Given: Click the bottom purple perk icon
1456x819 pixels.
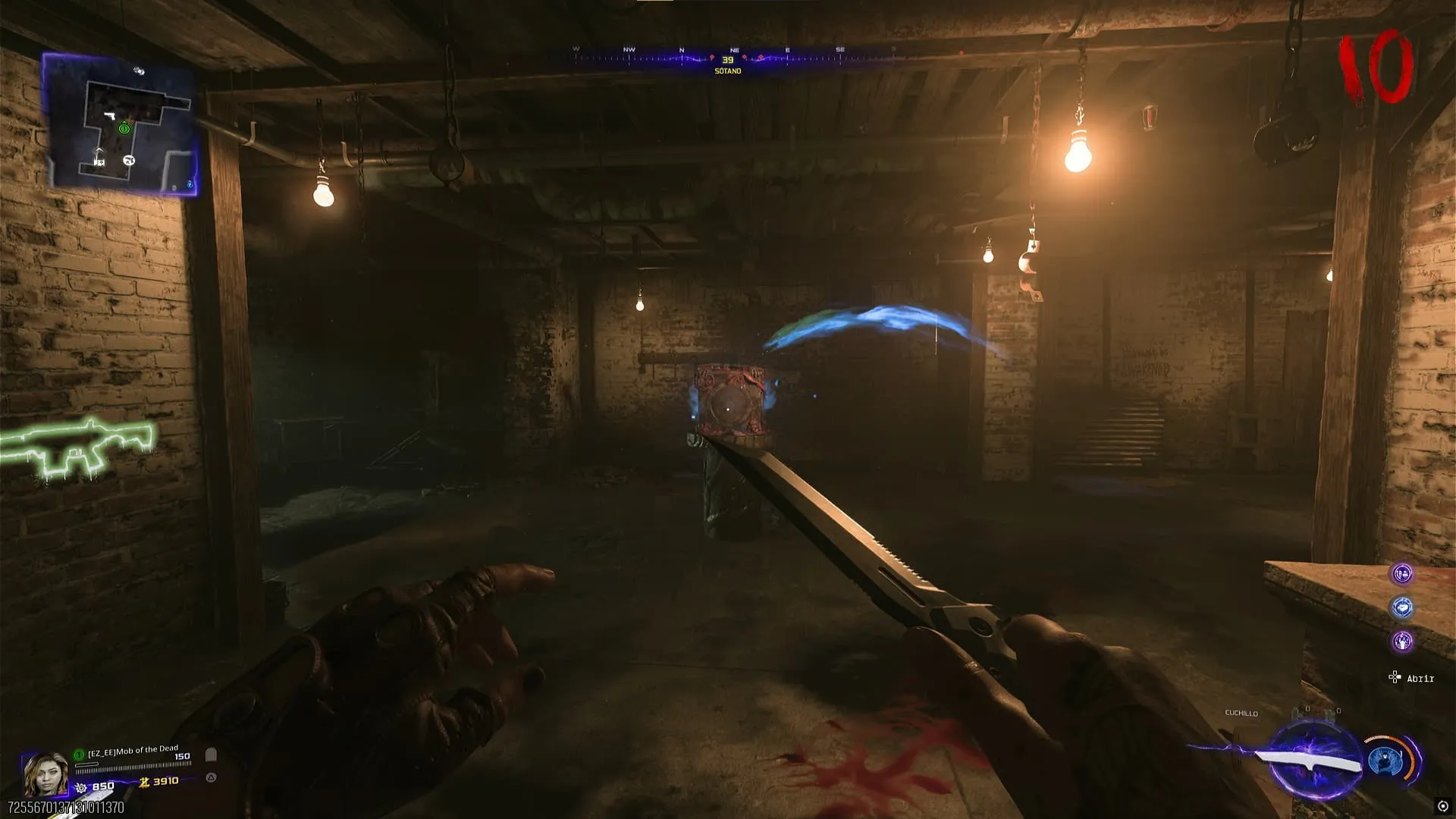Looking at the screenshot, I should point(1402,642).
